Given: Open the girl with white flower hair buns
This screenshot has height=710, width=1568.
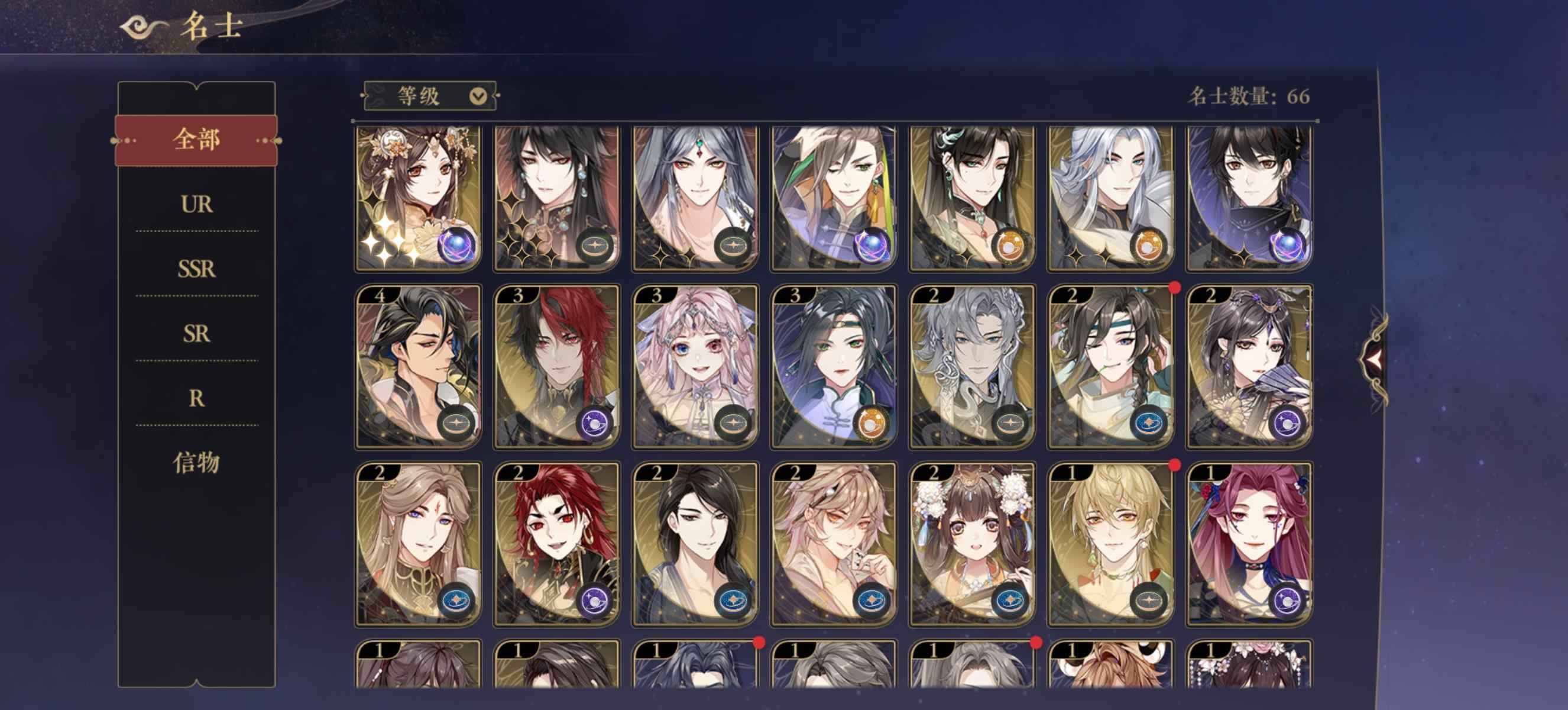Looking at the screenshot, I should 971,544.
